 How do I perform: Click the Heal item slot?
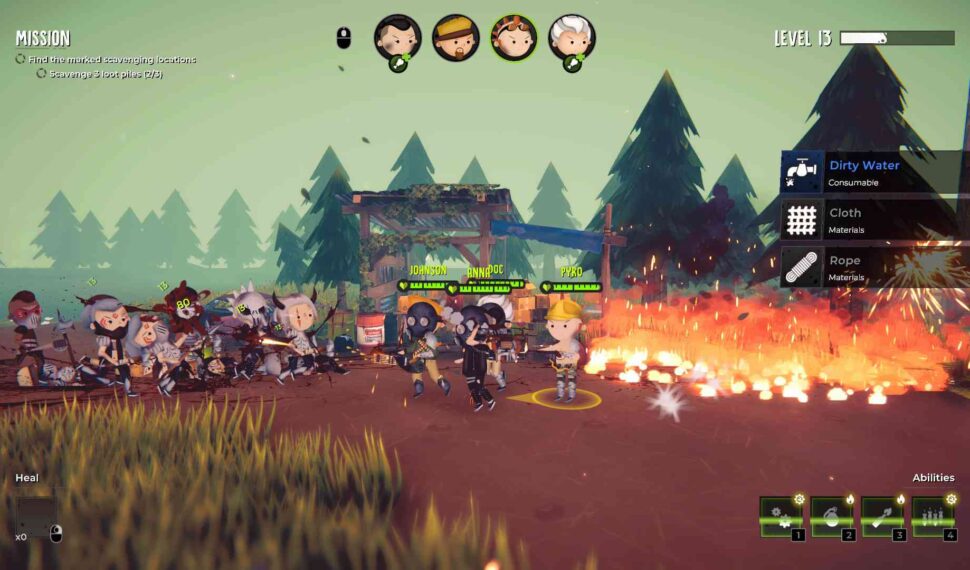(35, 516)
